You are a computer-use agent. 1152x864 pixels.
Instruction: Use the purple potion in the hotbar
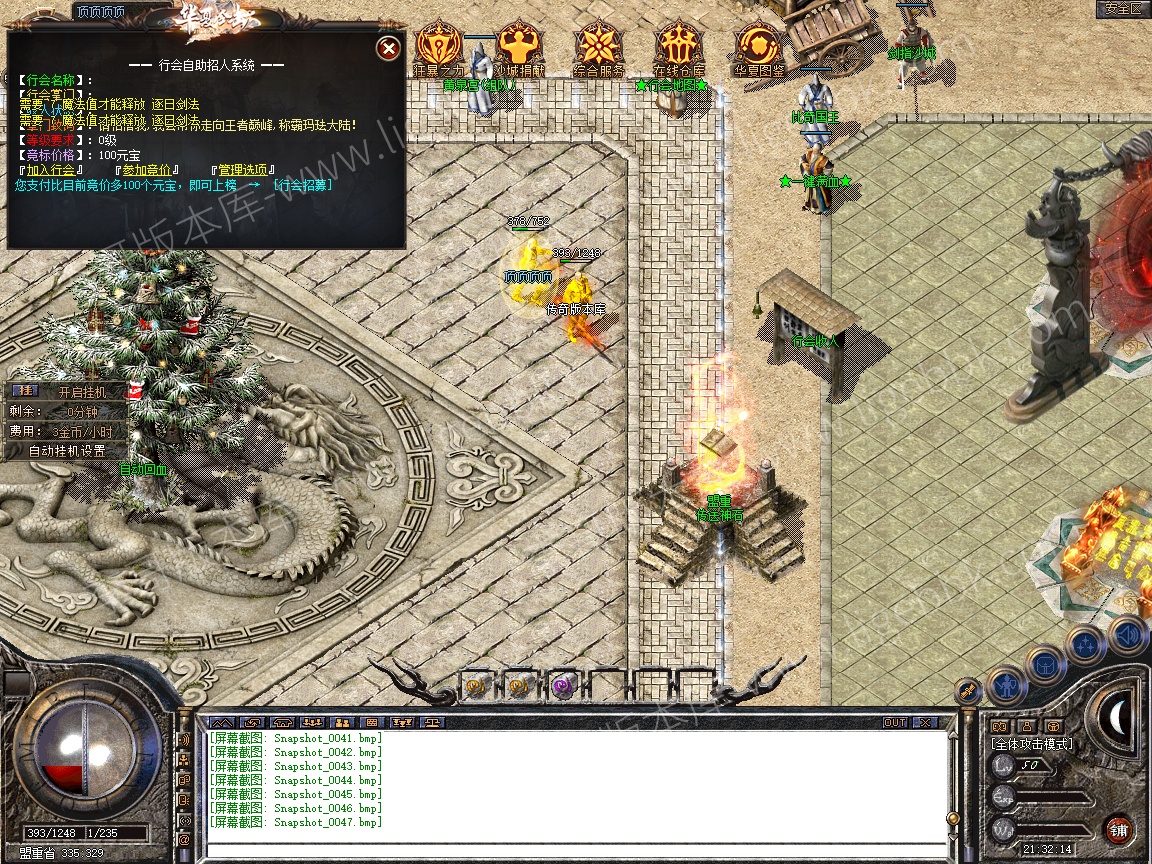(561, 686)
